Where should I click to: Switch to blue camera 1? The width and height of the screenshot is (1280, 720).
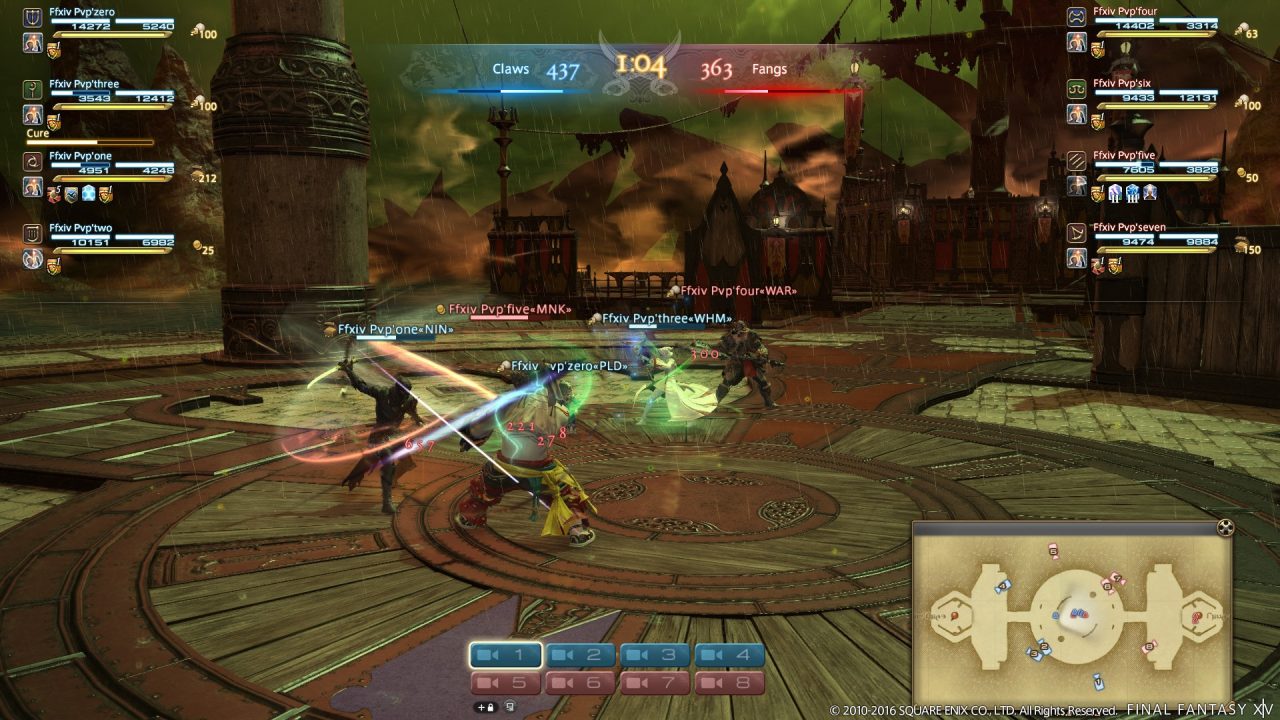tap(506, 655)
